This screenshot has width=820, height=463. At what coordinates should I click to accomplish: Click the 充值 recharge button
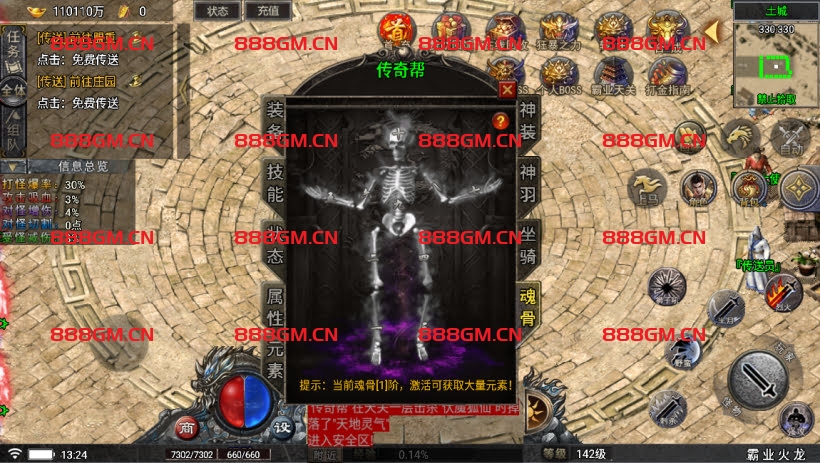click(267, 11)
